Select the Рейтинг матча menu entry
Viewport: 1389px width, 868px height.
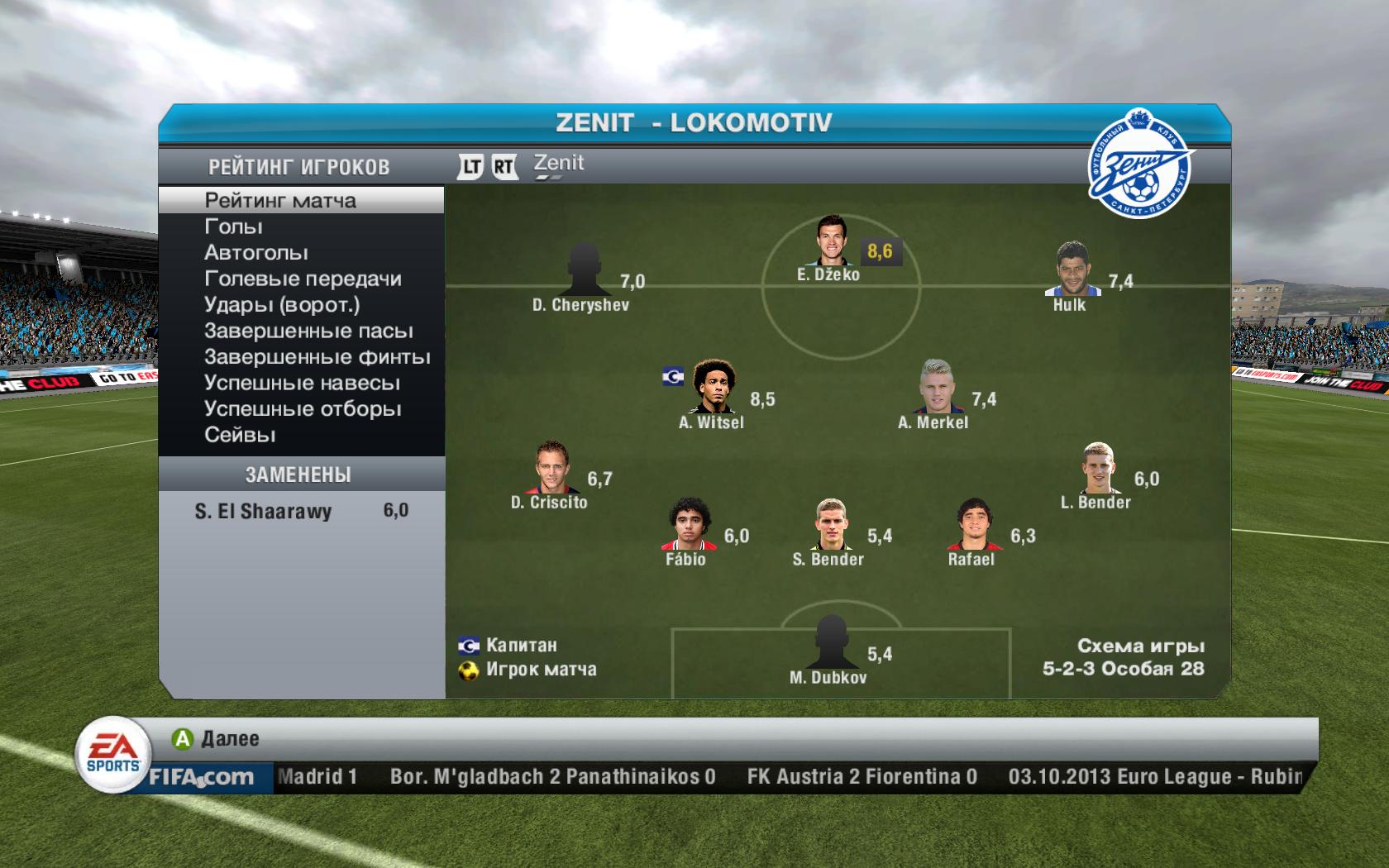[x=280, y=200]
